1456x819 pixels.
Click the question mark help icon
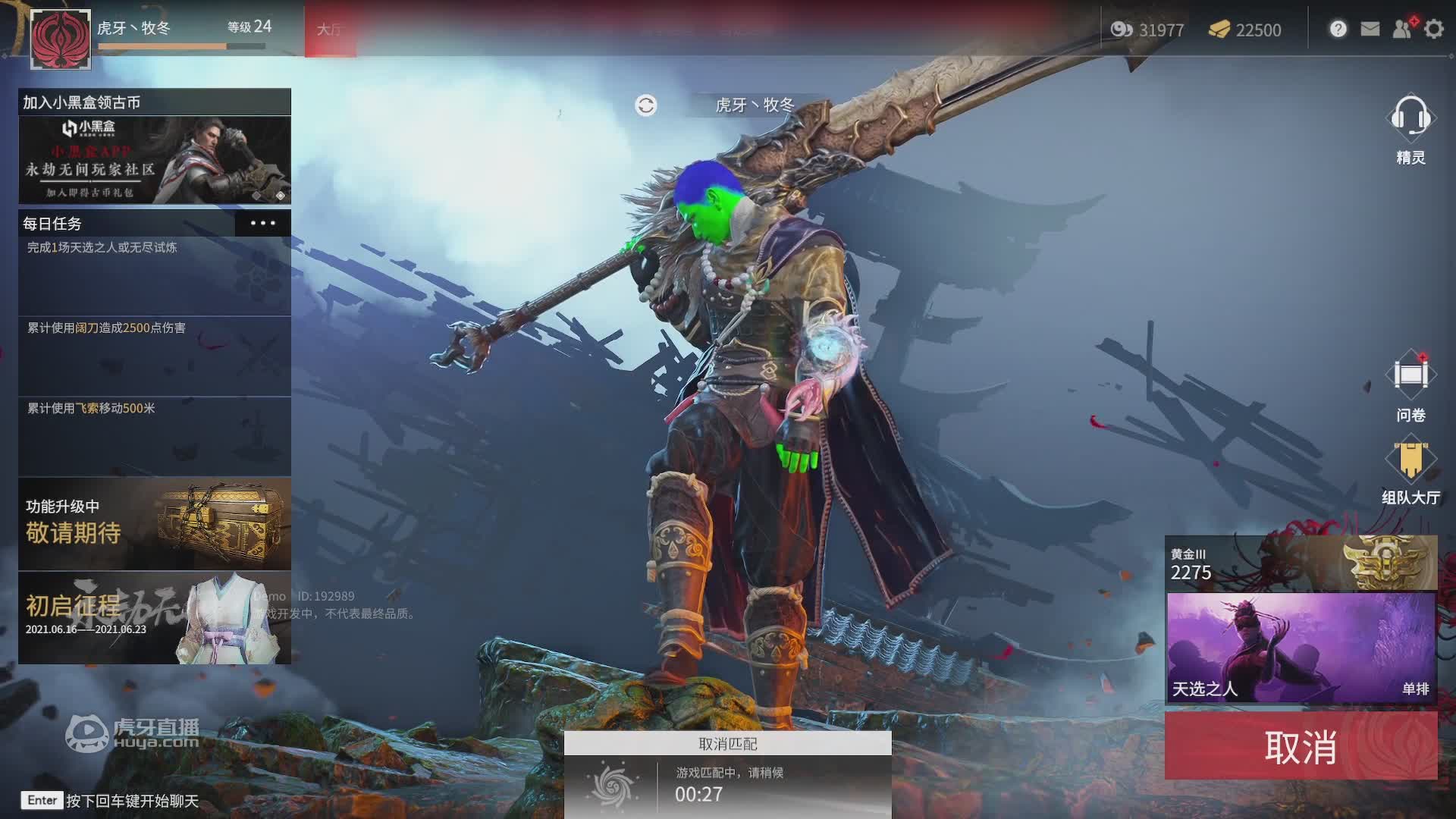tap(1338, 30)
